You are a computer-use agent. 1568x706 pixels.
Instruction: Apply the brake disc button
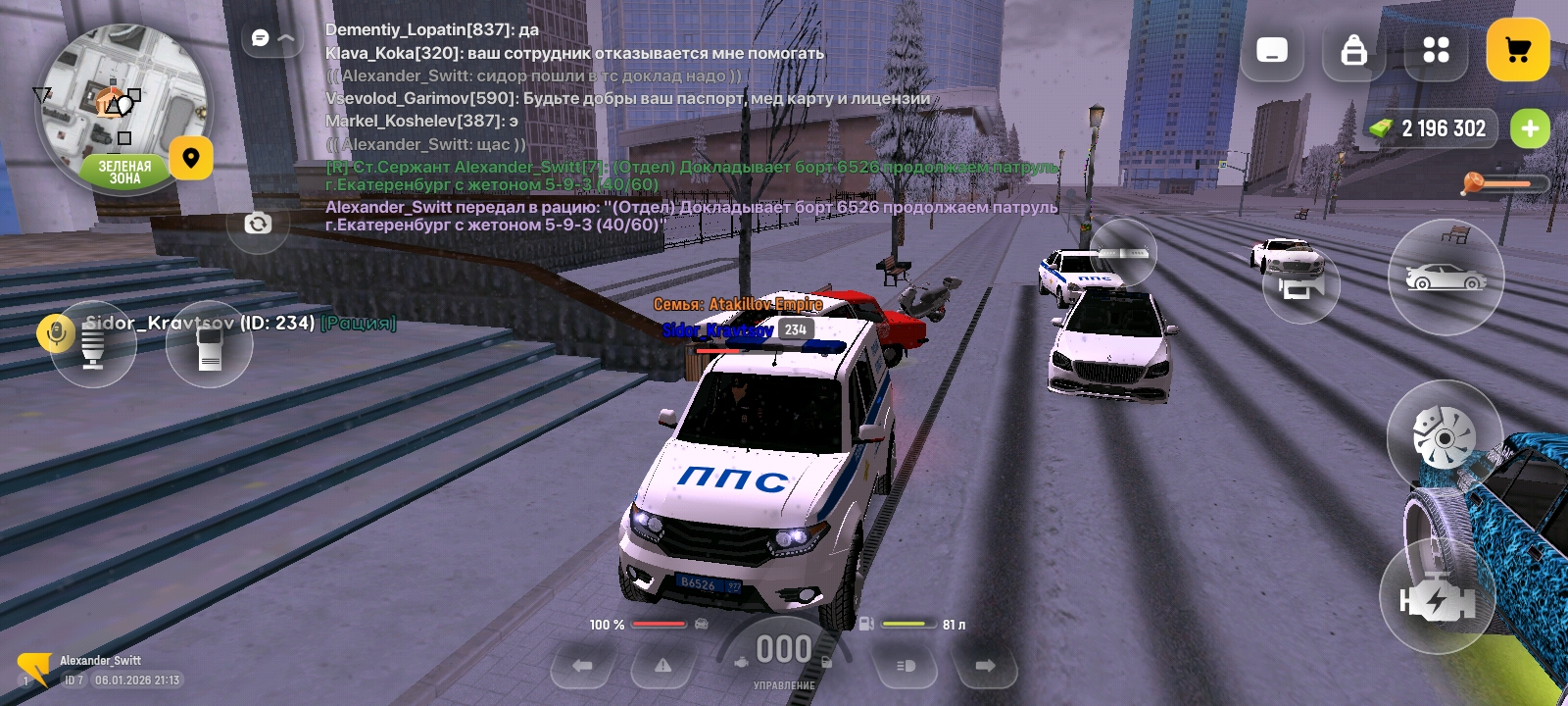pyautogui.click(x=1444, y=436)
